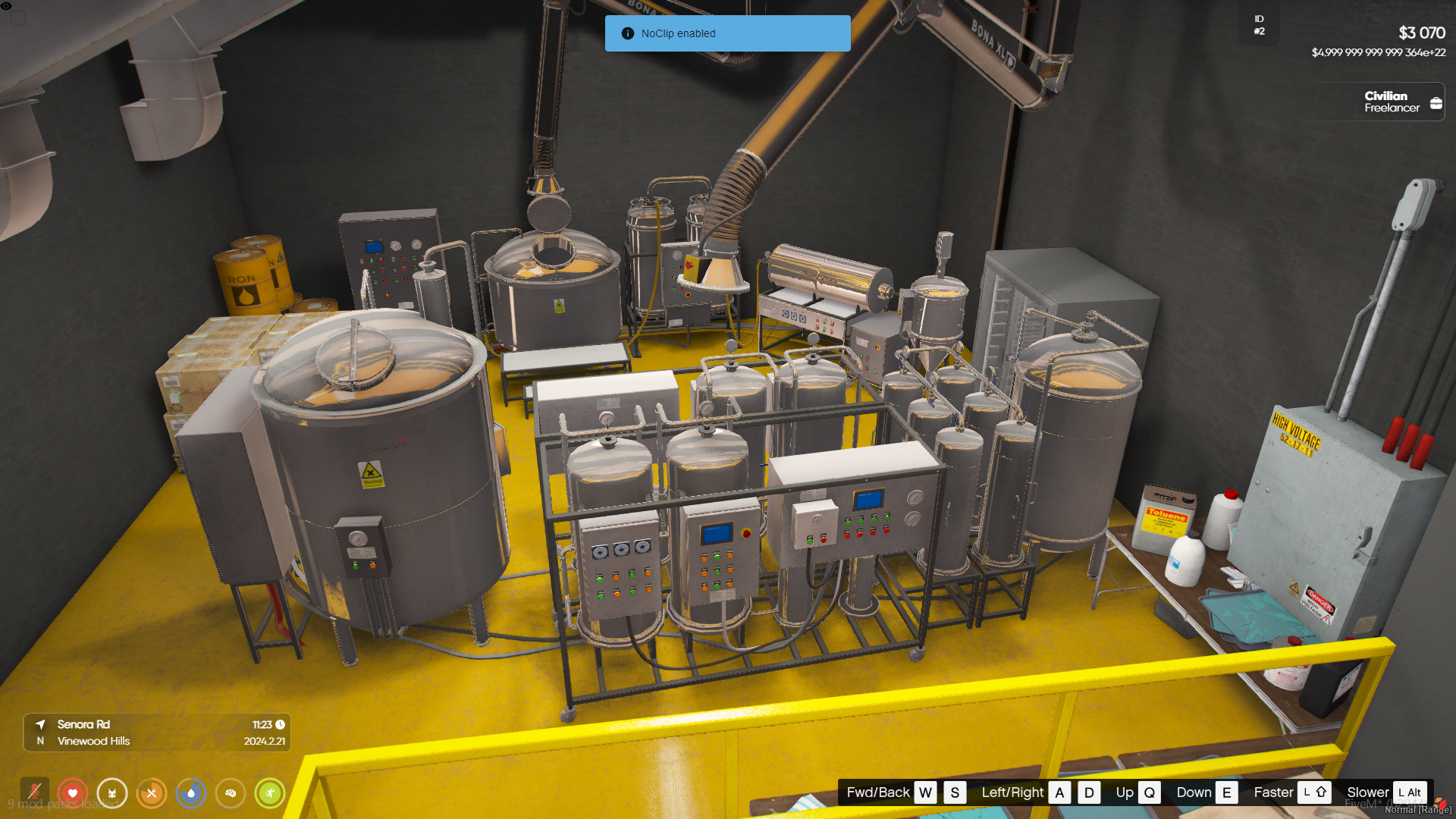1456x819 pixels.
Task: Dismiss the NoClip enabled notification
Action: pos(727,33)
